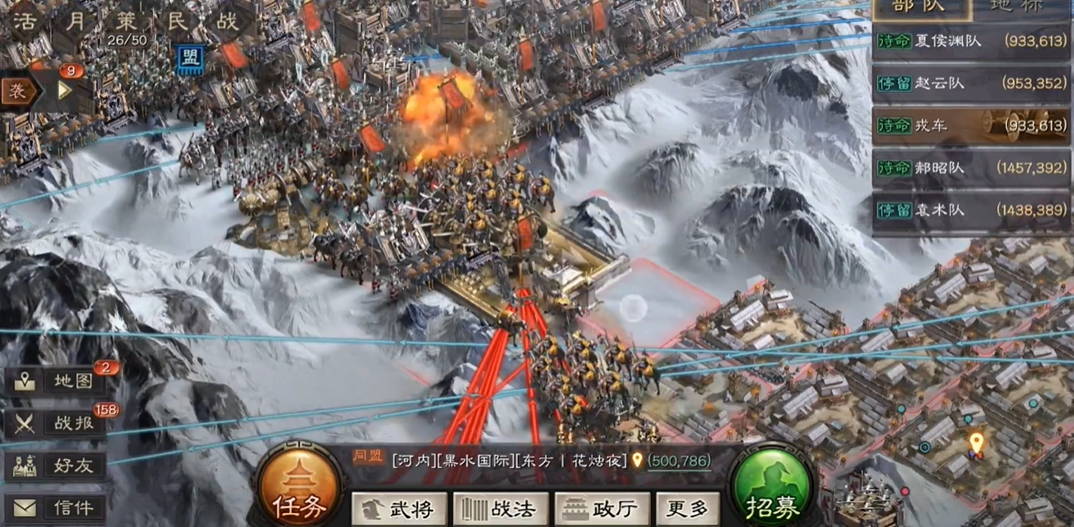Select the 夏侯渊队 troop row
Viewport: 1074px width, 527px height.
tap(972, 41)
